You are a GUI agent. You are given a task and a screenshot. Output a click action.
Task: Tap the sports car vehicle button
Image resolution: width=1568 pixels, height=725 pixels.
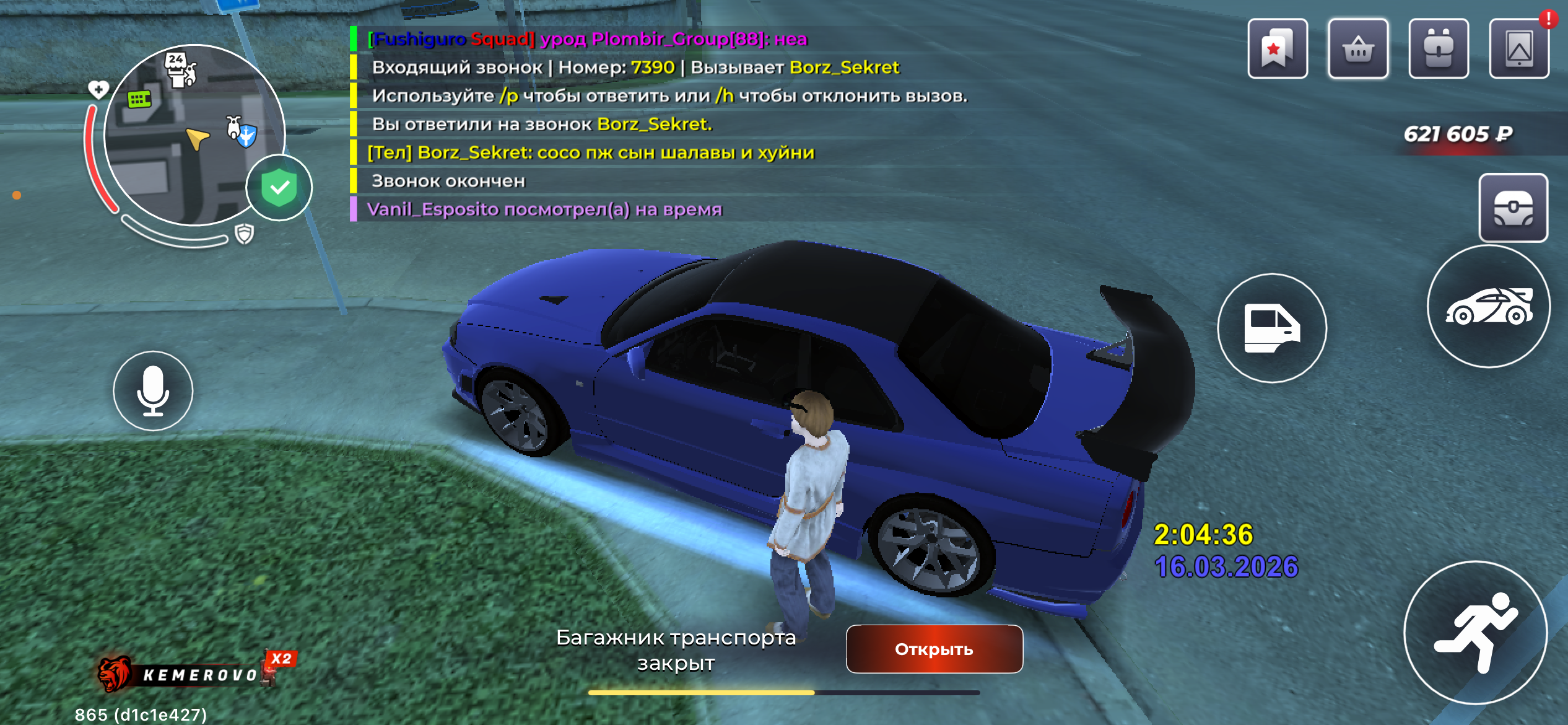pyautogui.click(x=1489, y=307)
